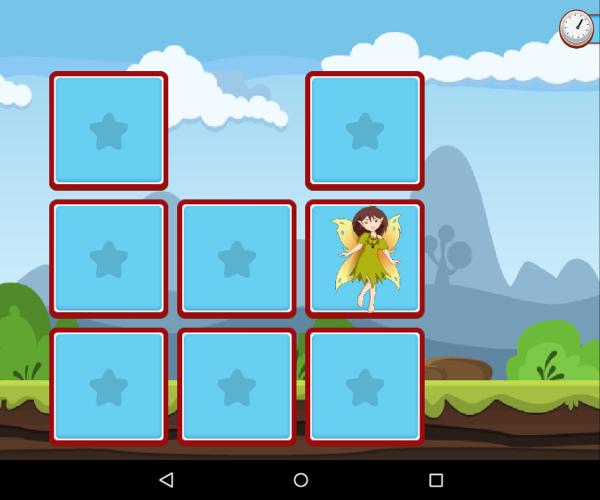
Task: Tap the Android back triangle button
Action: tap(166, 480)
